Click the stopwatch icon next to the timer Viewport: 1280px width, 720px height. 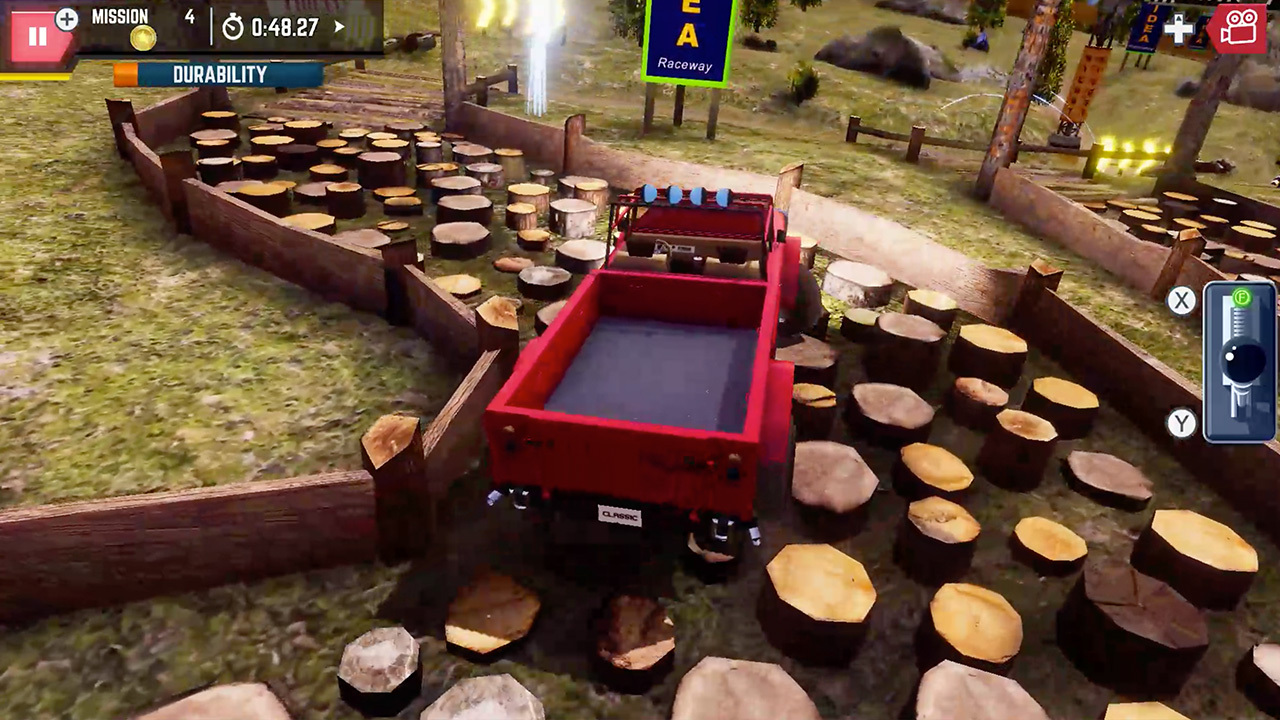coord(232,27)
